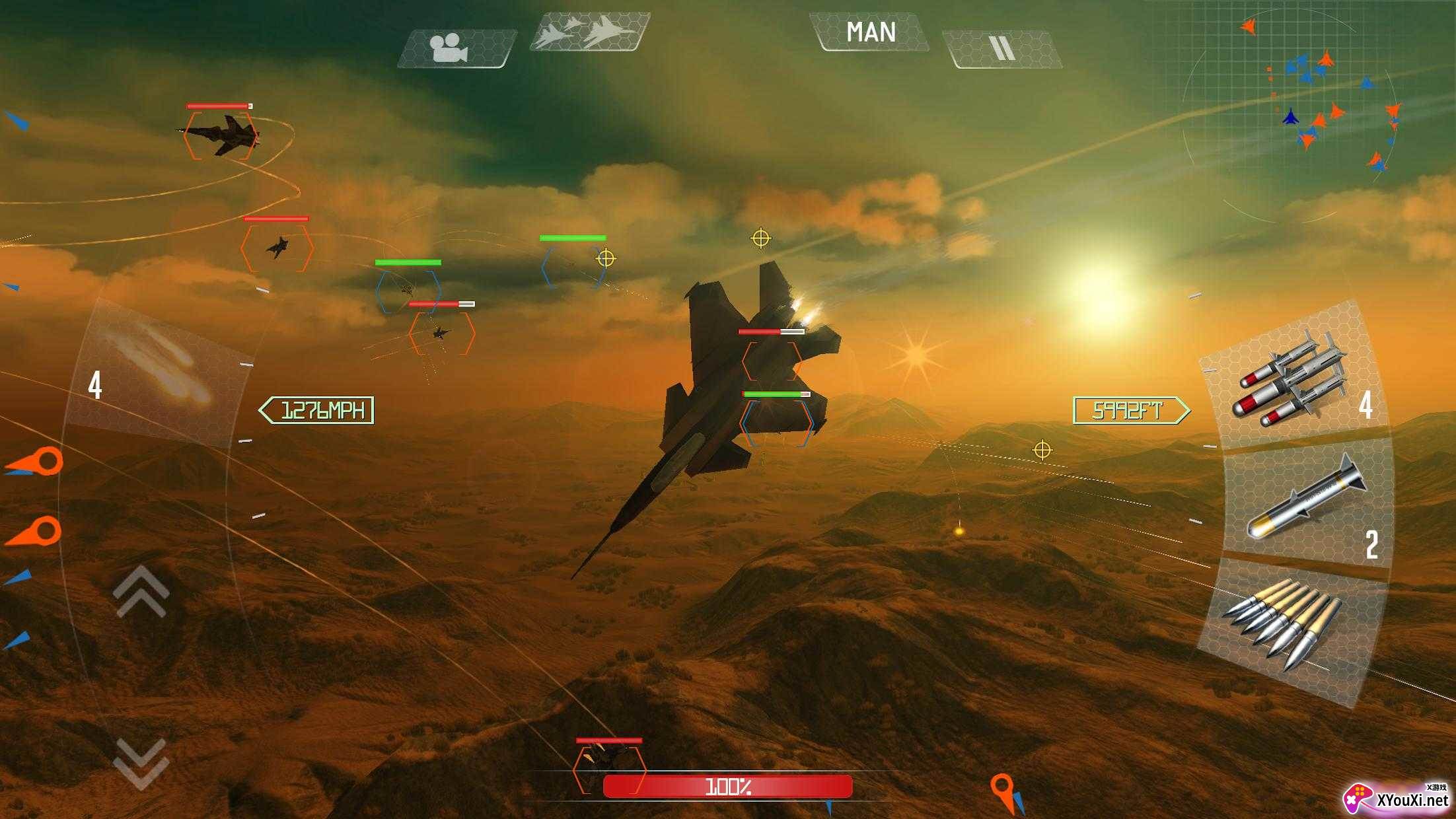Increase throttle with the up chevrons
Screen dimensions: 1456x819
point(141,592)
